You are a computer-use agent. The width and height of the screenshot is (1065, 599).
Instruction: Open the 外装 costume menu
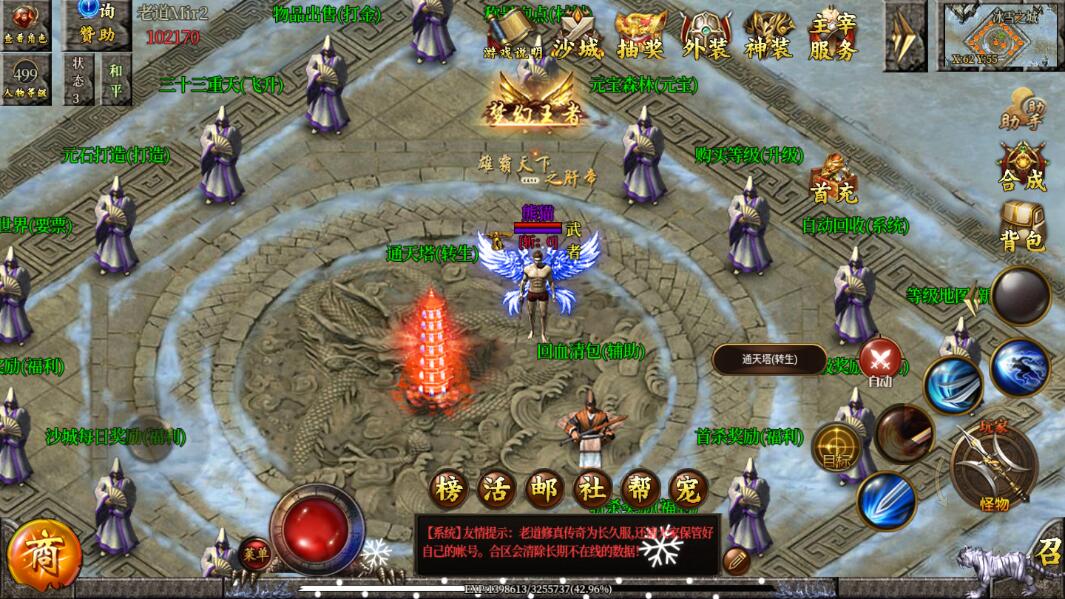(x=705, y=38)
